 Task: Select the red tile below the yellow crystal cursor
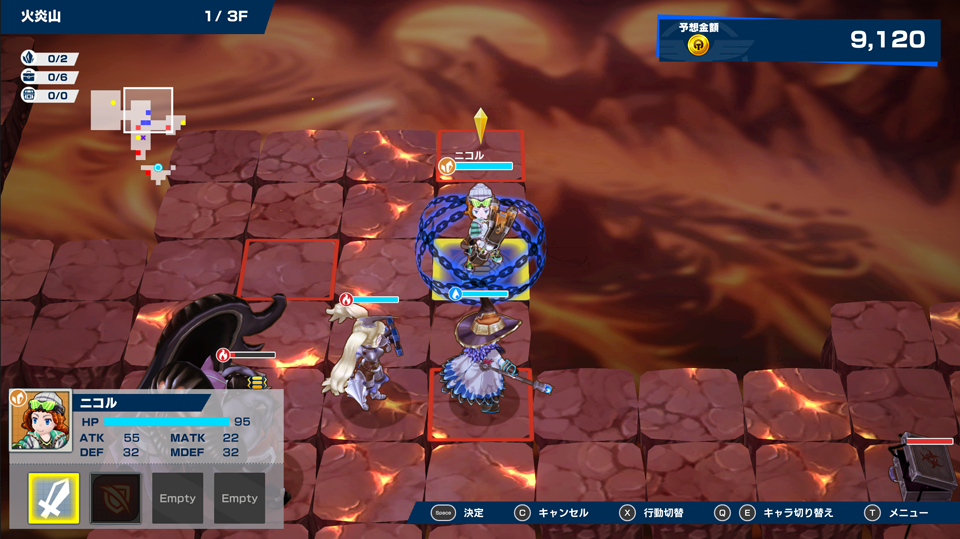click(480, 156)
